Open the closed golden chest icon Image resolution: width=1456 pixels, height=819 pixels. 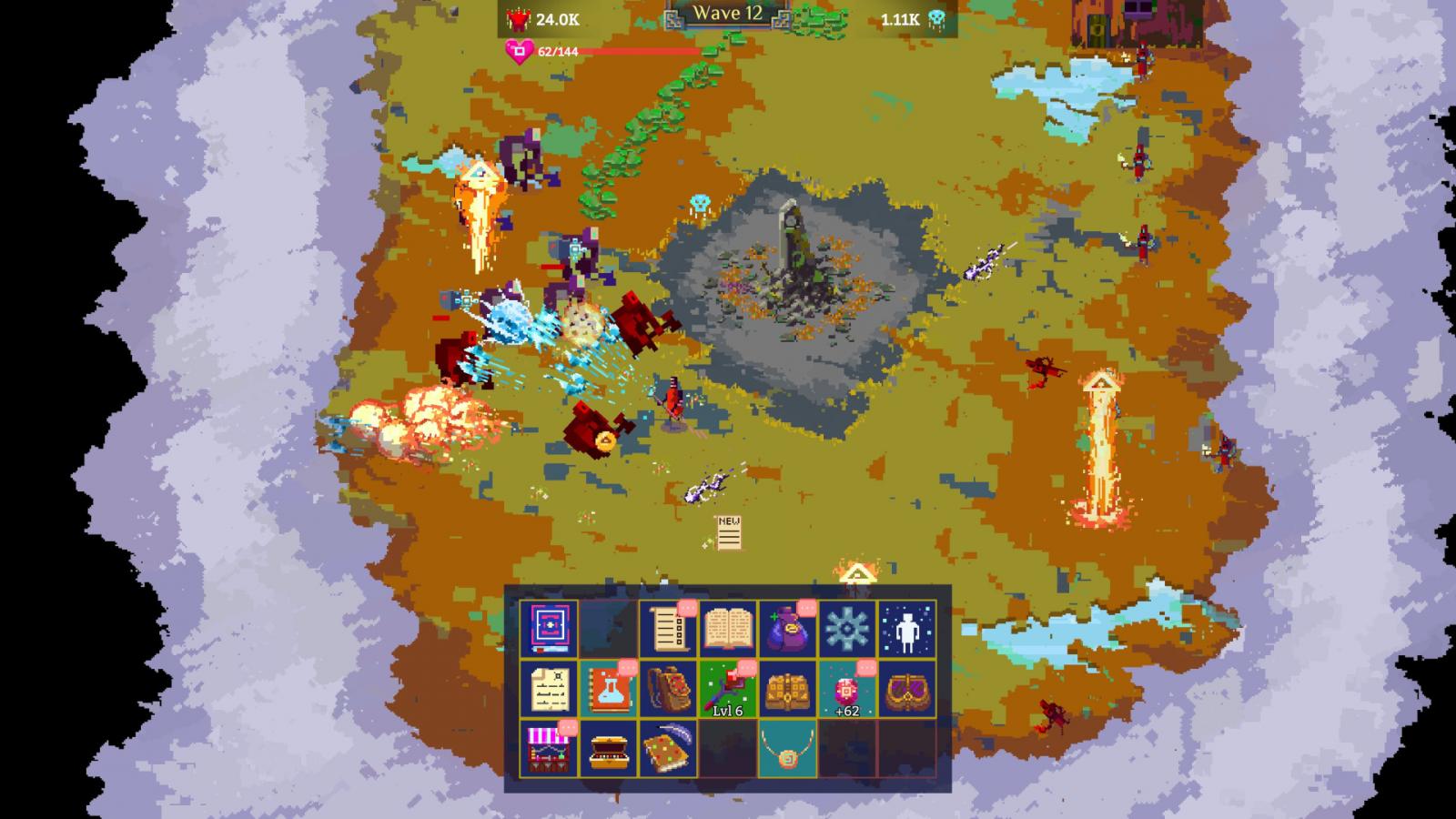tap(787, 689)
